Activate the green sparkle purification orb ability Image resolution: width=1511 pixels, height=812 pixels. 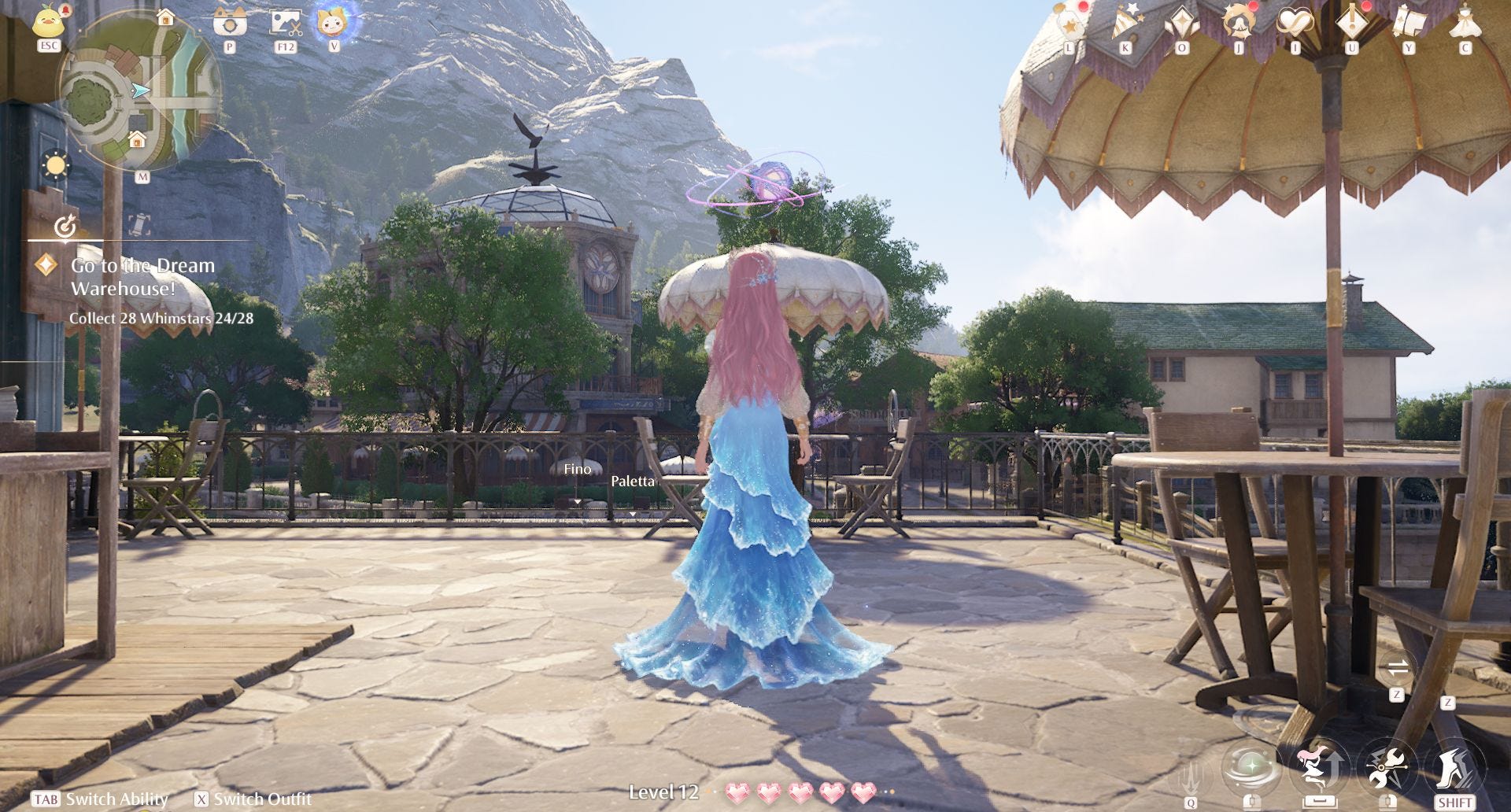1250,767
